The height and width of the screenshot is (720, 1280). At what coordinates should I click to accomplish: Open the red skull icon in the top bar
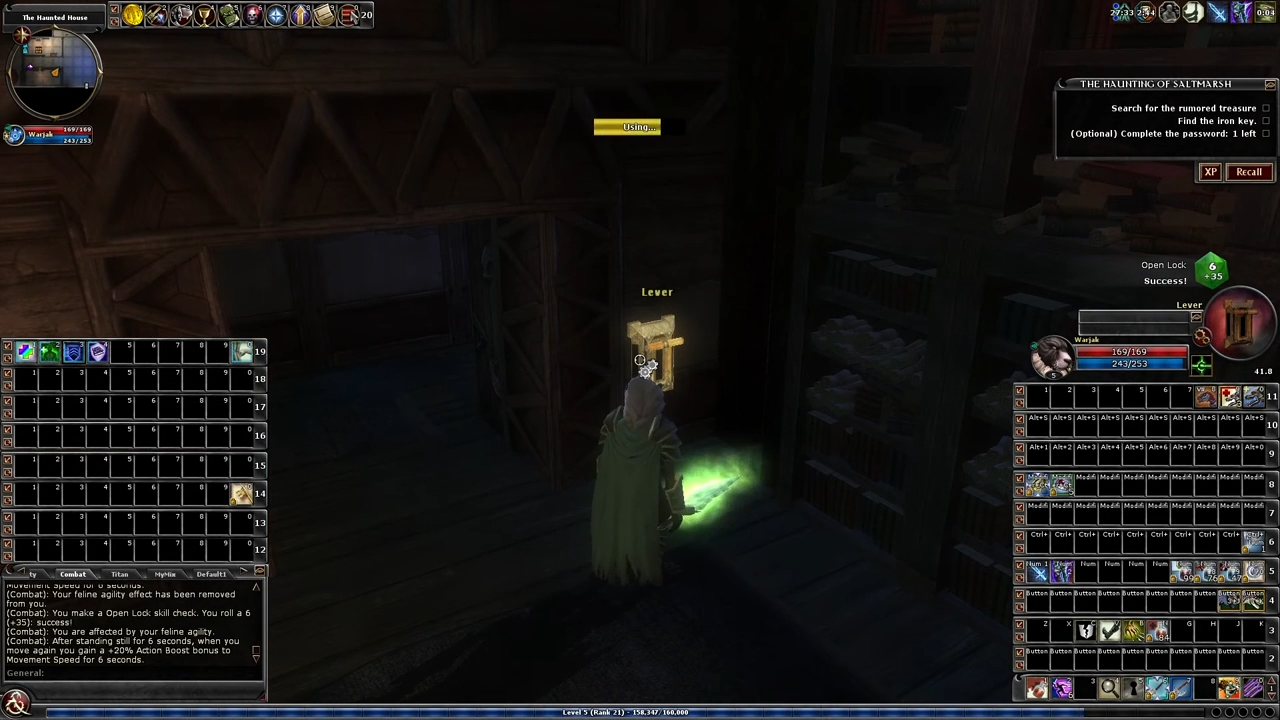coord(253,13)
